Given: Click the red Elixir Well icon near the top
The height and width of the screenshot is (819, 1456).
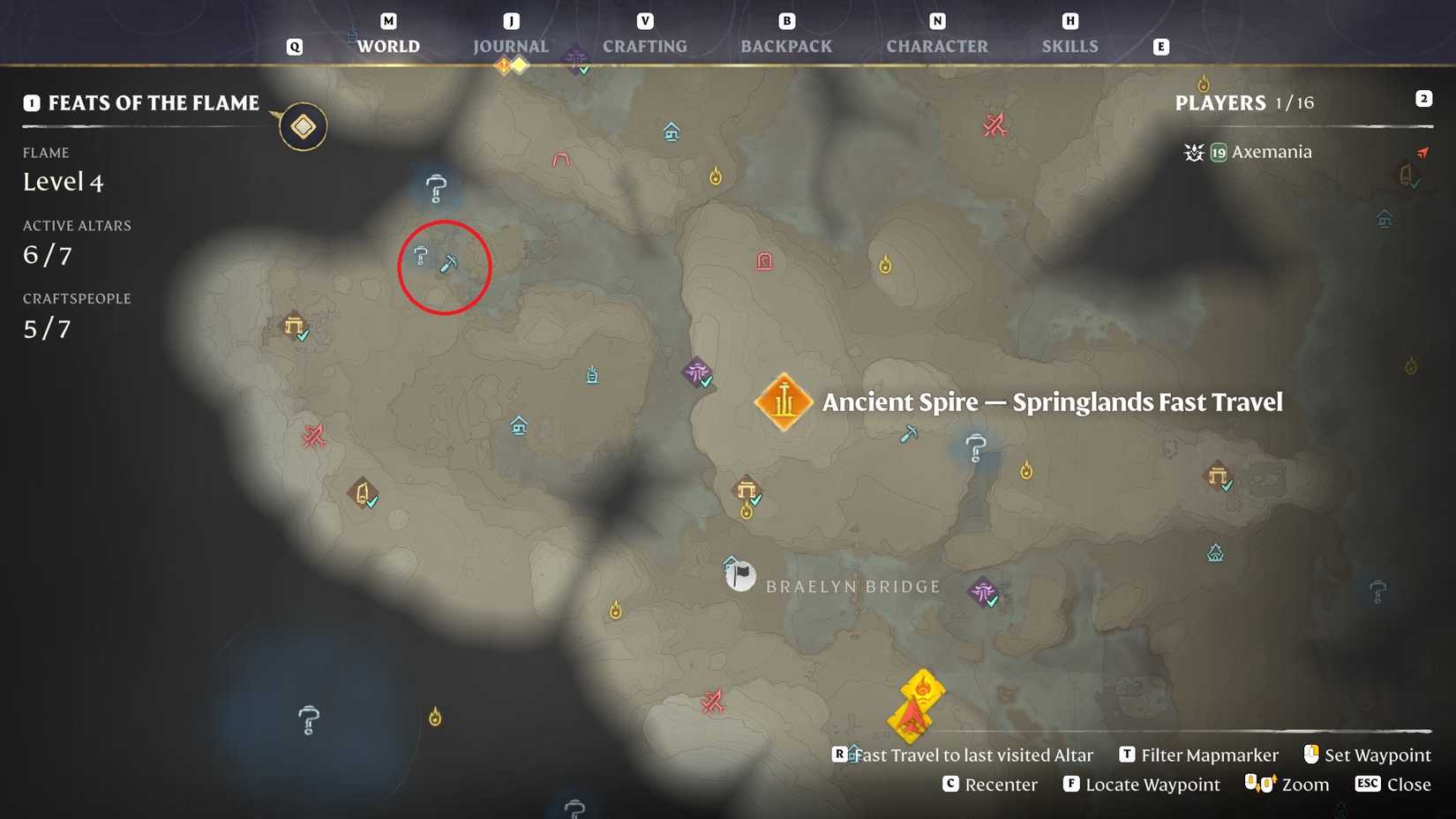Looking at the screenshot, I should [766, 261].
